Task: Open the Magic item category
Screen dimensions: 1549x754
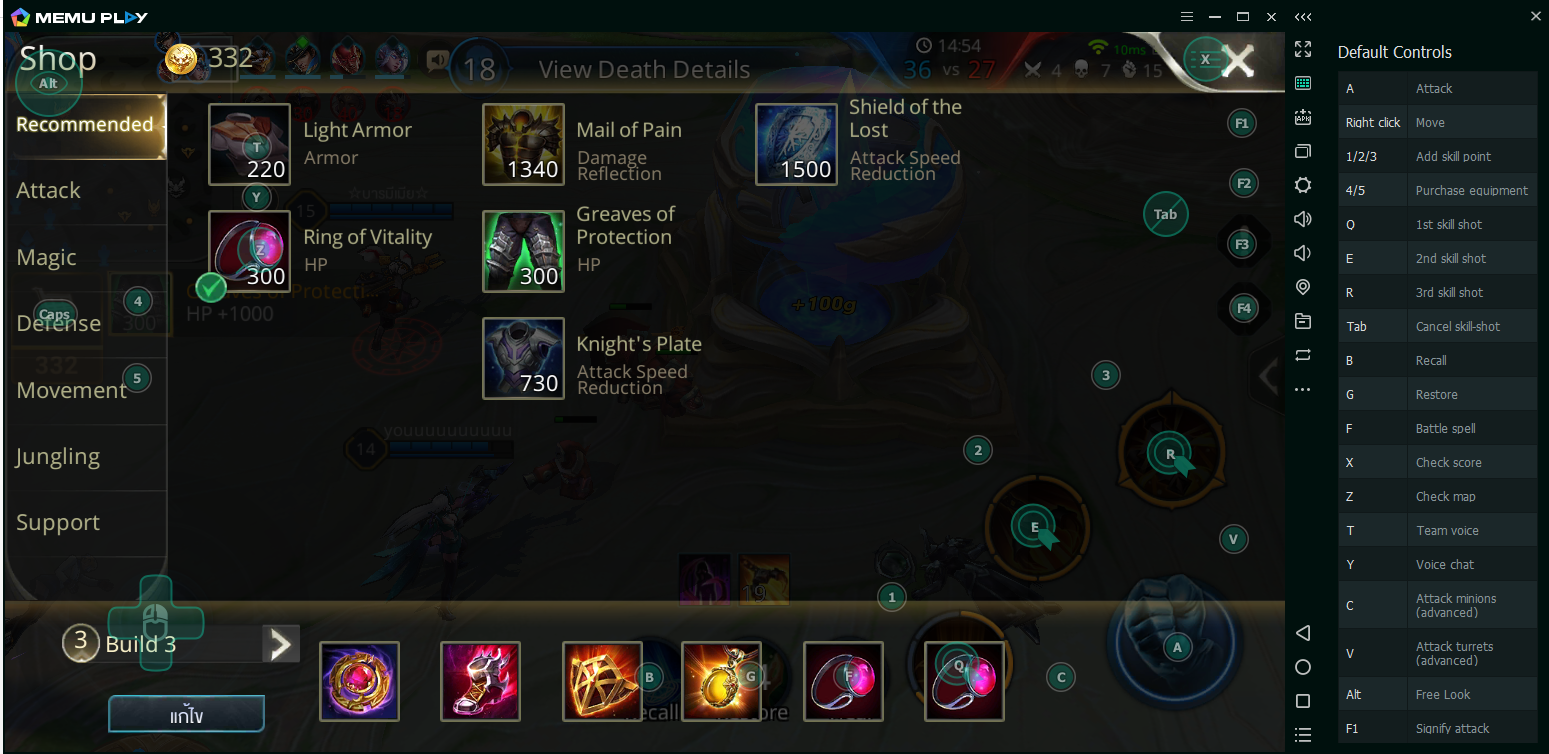Action: (47, 257)
